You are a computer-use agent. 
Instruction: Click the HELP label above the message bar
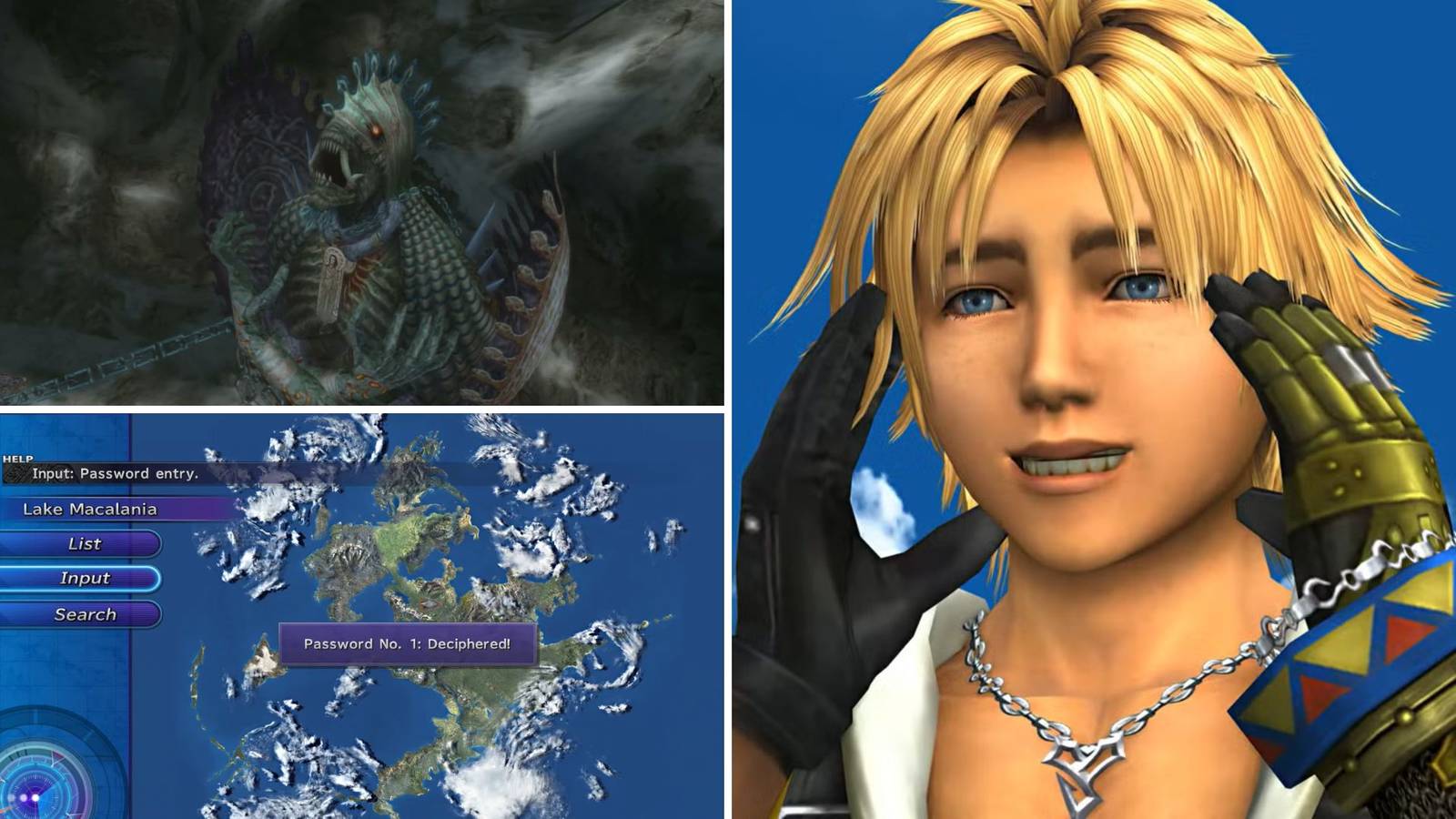click(18, 459)
